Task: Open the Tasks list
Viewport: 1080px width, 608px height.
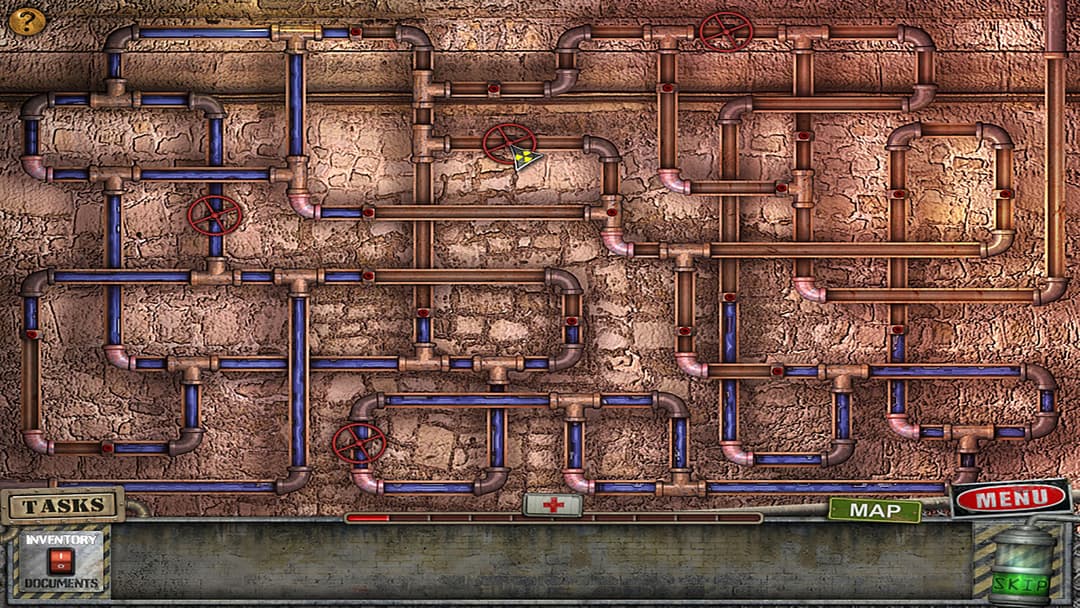Action: click(x=64, y=505)
